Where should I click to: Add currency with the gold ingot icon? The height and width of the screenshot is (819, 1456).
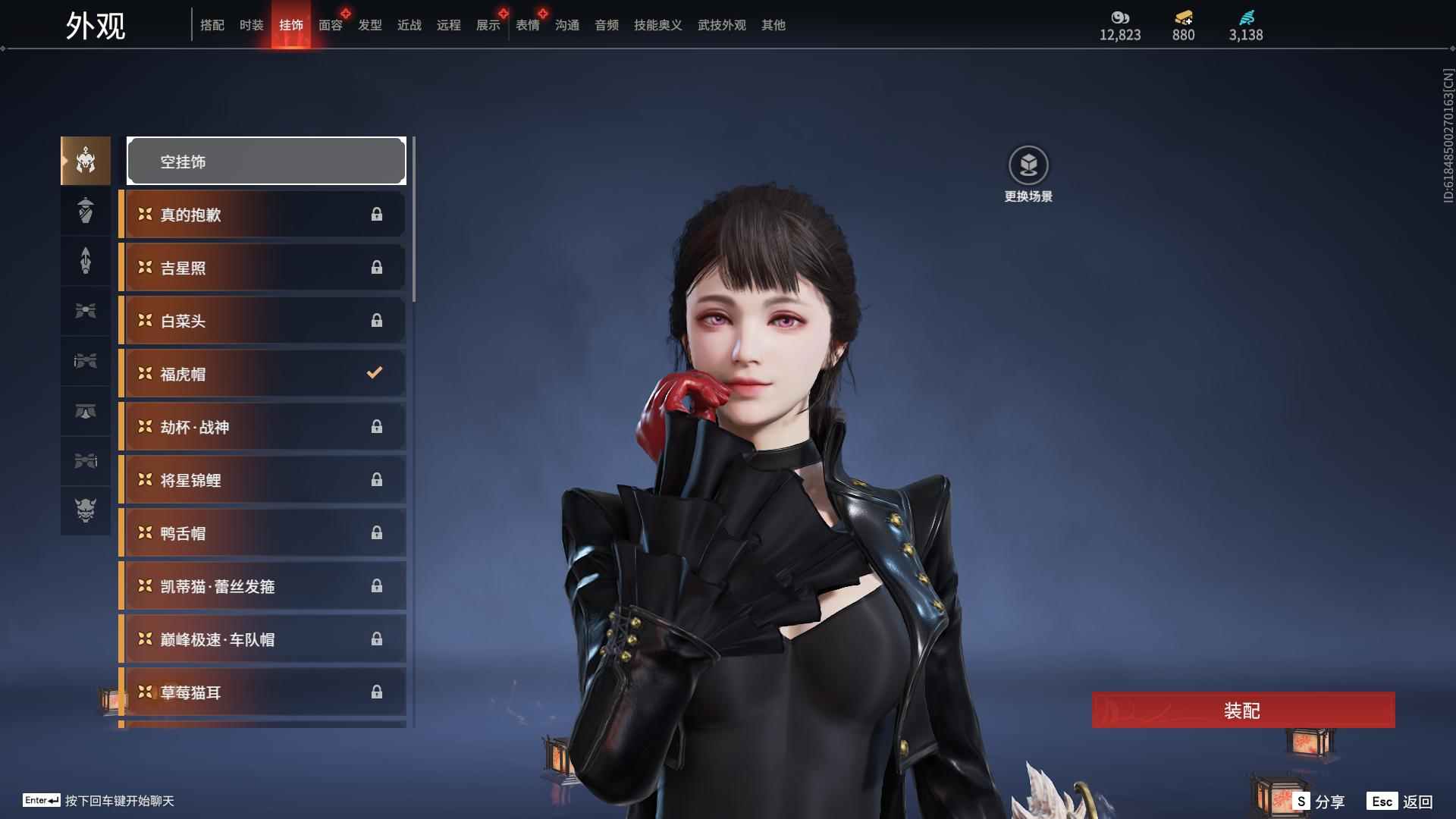point(1183,17)
